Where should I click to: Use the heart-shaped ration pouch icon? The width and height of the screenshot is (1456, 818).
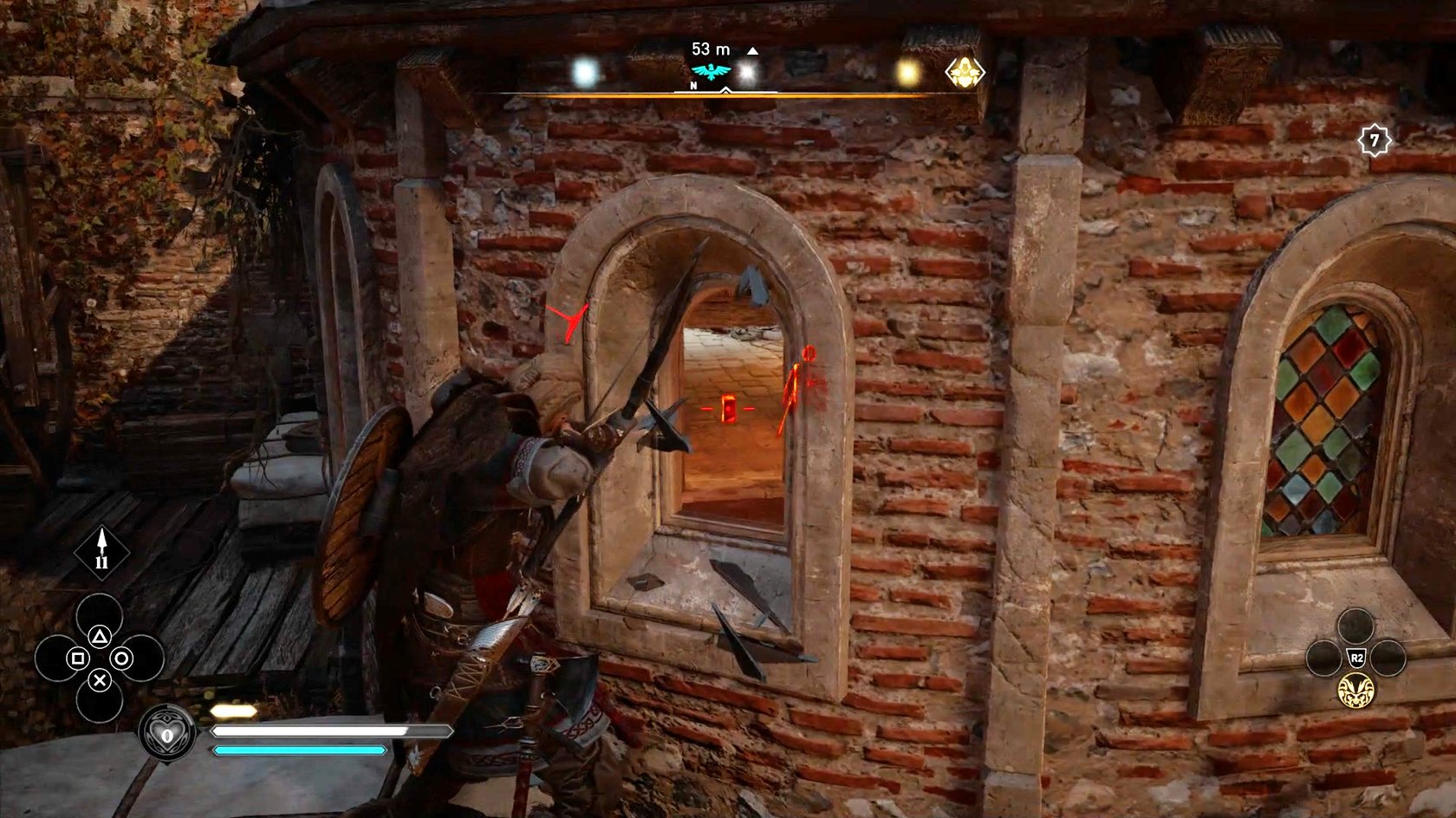pos(166,735)
